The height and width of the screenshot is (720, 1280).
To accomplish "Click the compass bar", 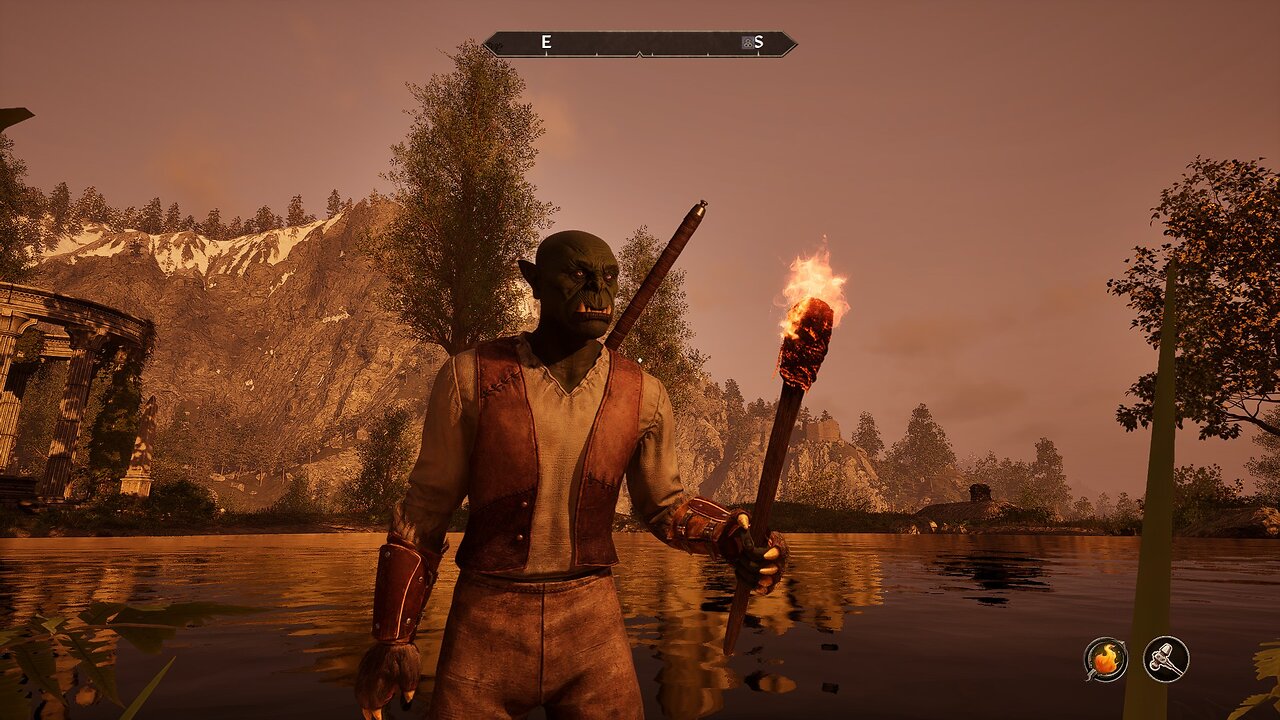I will click(640, 43).
